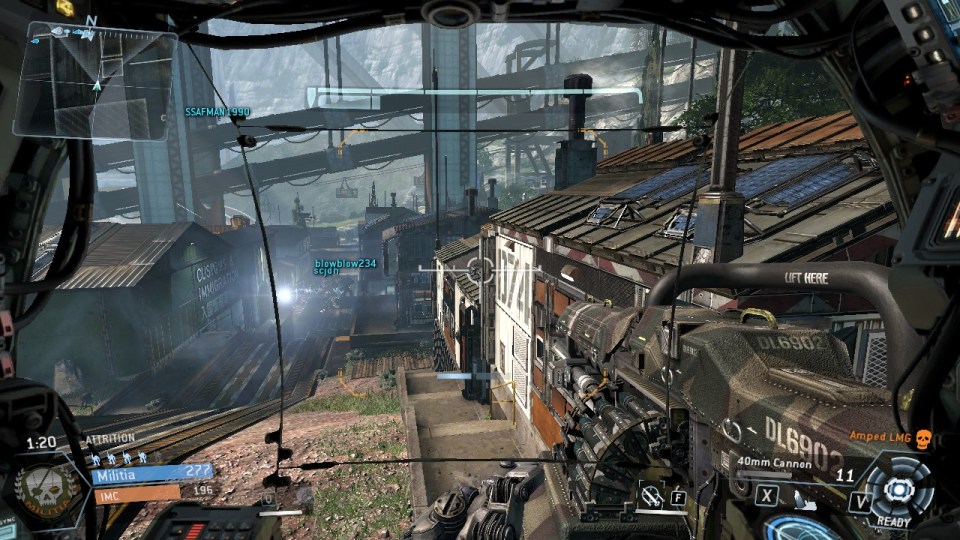Click the Amped LMG burn card skull
This screenshot has width=960, height=540.
(x=922, y=437)
